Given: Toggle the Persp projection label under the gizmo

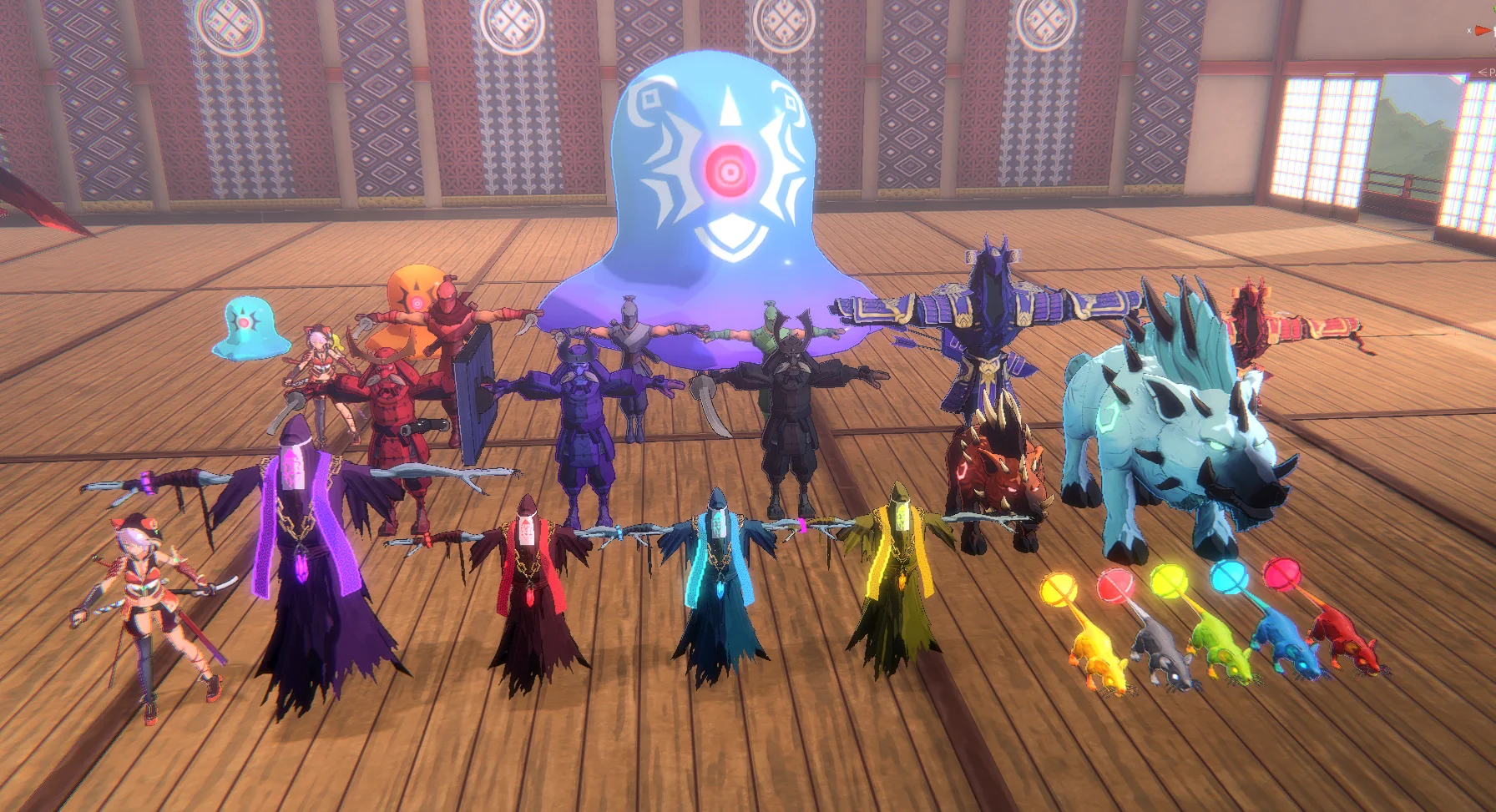Looking at the screenshot, I should [x=1488, y=73].
